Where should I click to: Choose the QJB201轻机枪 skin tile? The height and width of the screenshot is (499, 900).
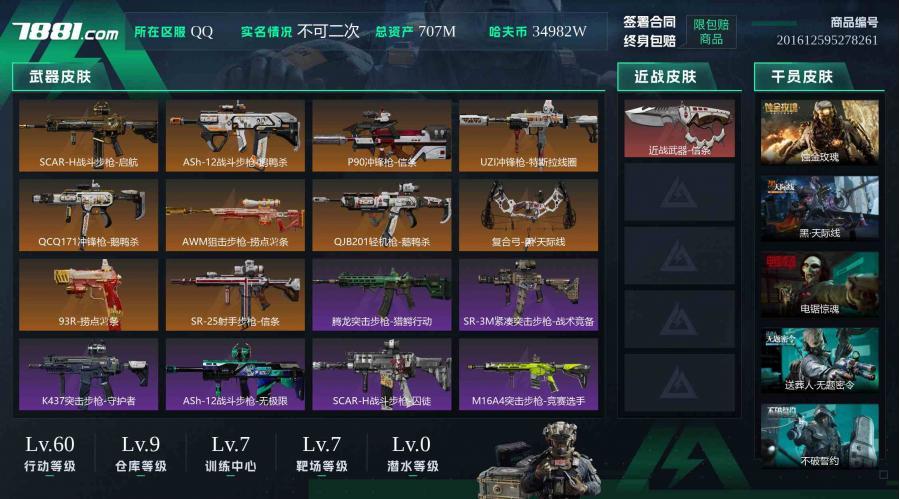pyautogui.click(x=381, y=214)
